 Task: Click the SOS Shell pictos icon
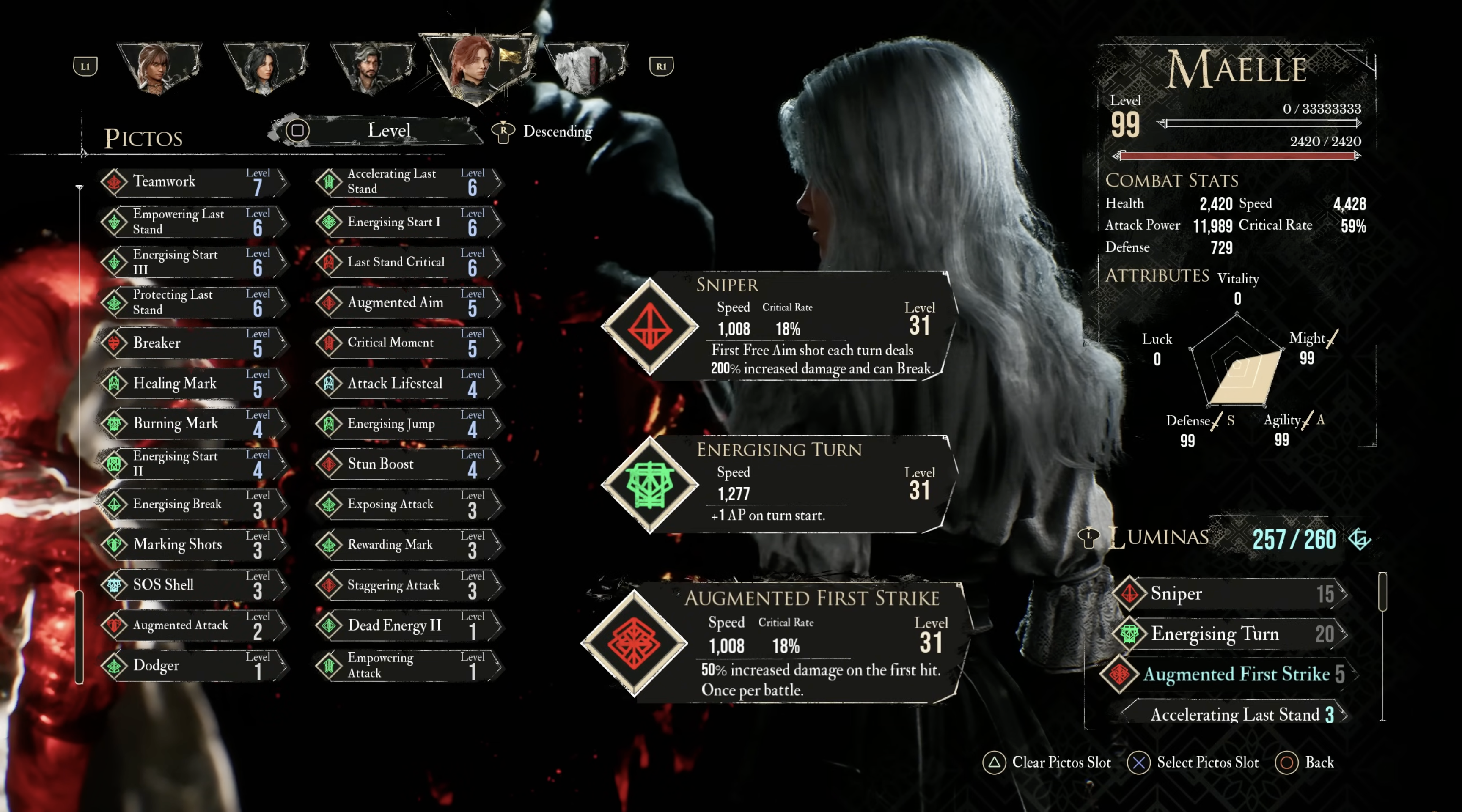115,584
